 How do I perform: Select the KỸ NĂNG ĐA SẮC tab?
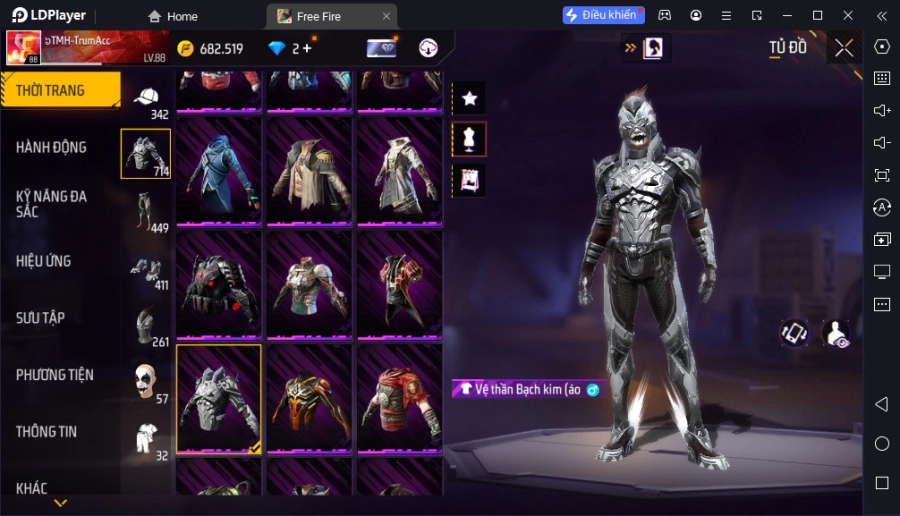52,204
